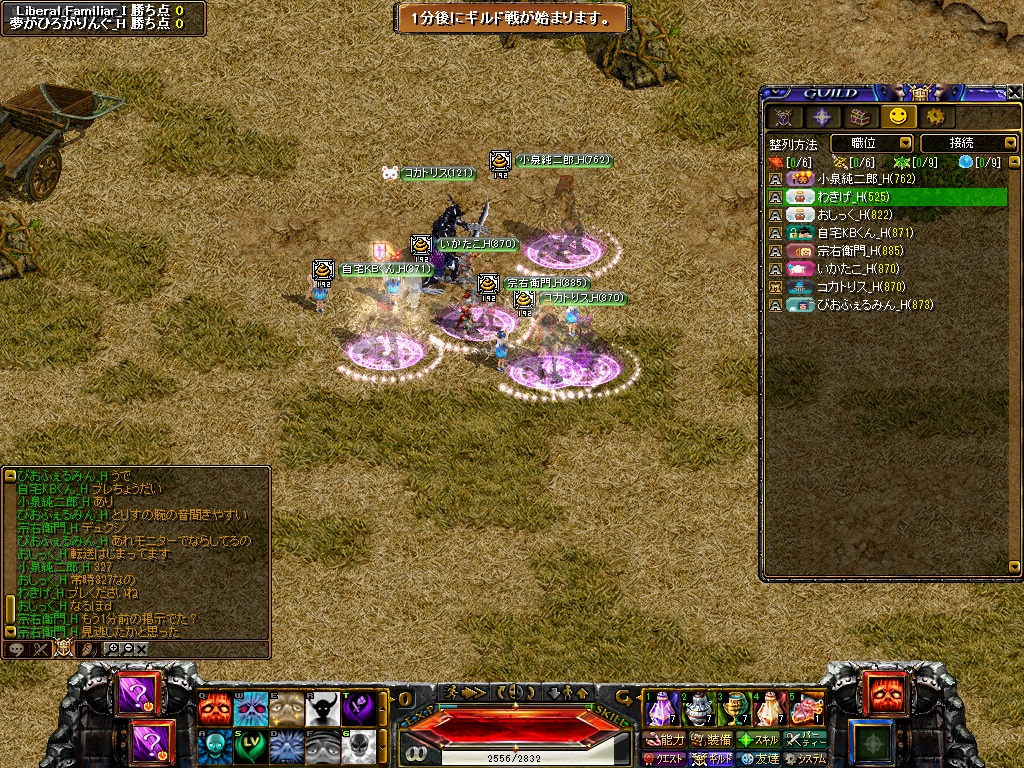Open the システム system menu
Viewport: 1024px width, 768px height.
805,759
